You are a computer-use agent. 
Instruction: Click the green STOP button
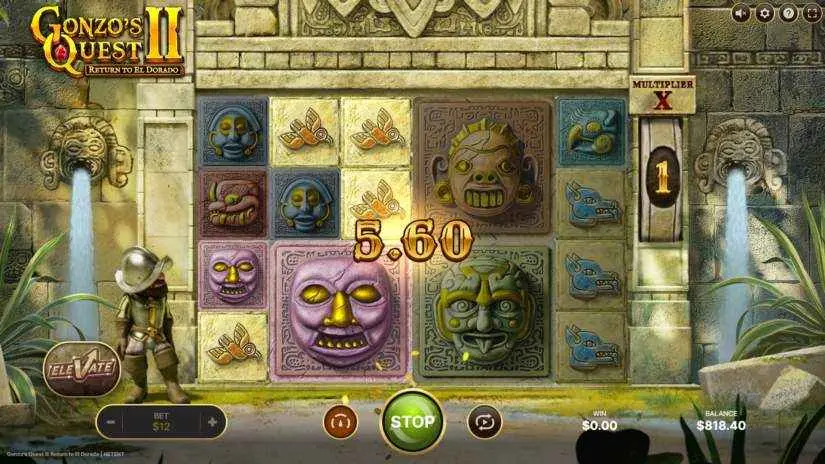[x=412, y=421]
